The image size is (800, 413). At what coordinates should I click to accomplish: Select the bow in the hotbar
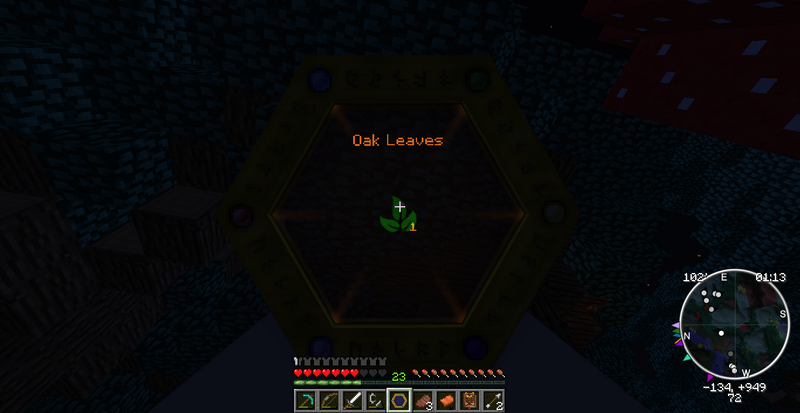pos(328,401)
